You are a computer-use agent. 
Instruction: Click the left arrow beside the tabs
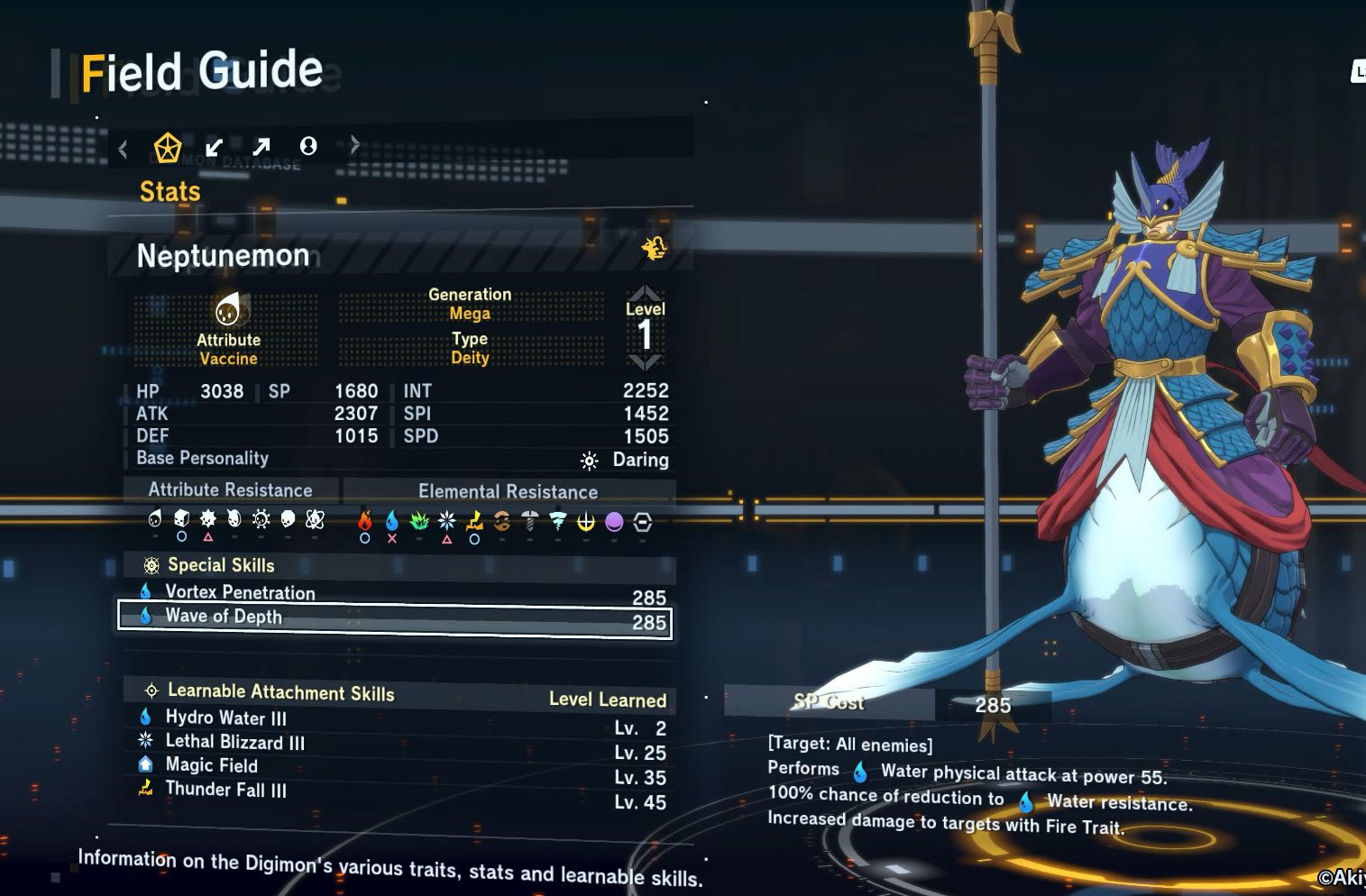coord(124,149)
